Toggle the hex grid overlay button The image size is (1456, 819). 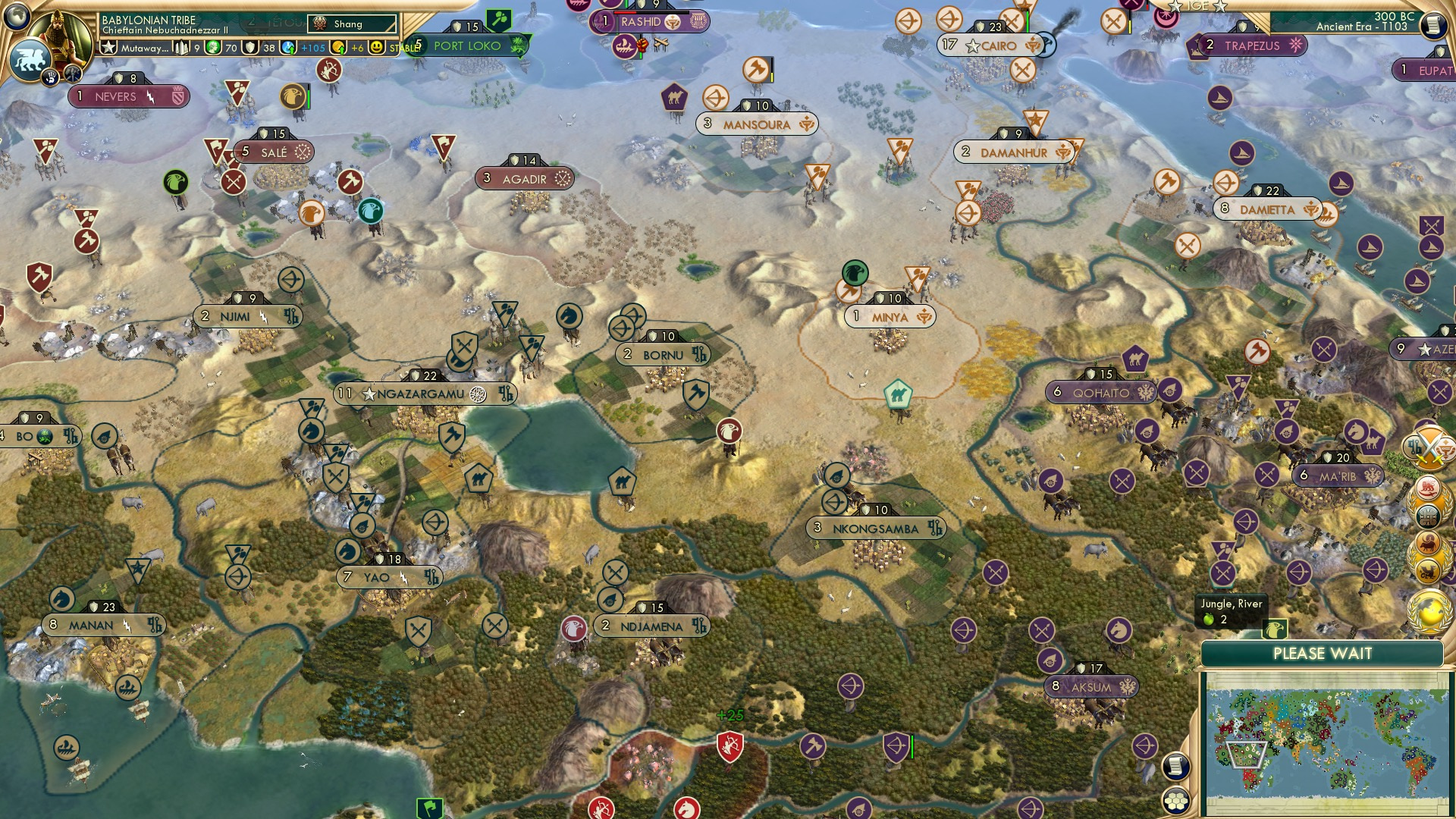1176,801
